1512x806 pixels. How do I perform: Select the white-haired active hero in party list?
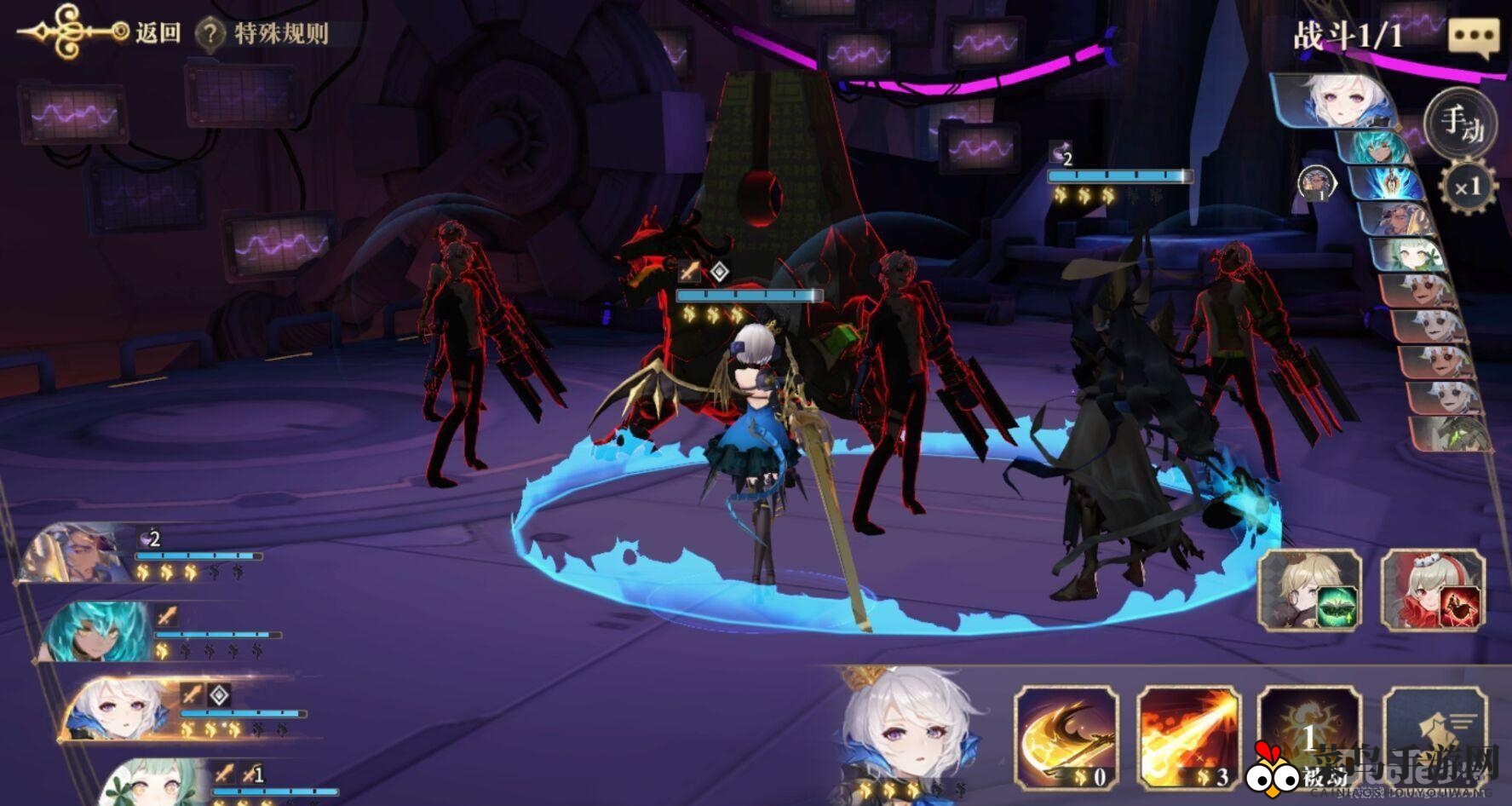(119, 709)
